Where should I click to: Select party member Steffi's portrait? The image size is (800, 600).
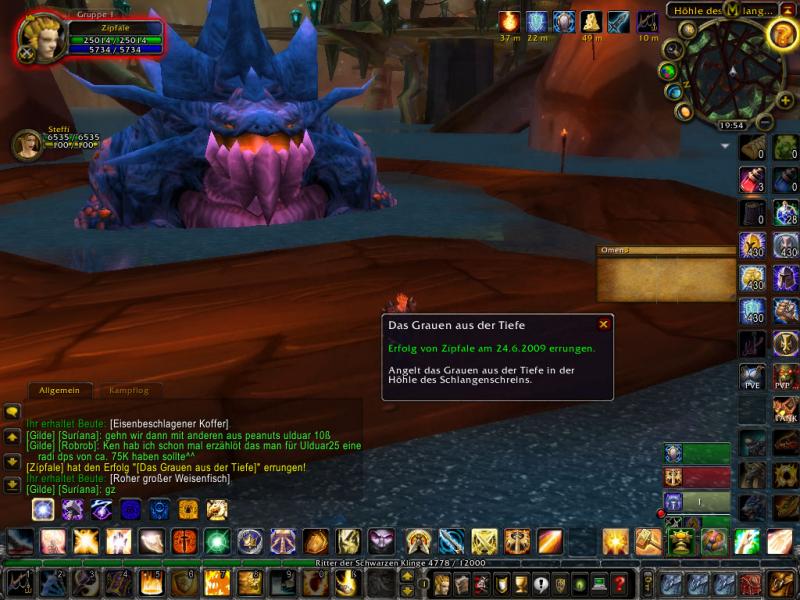26,144
